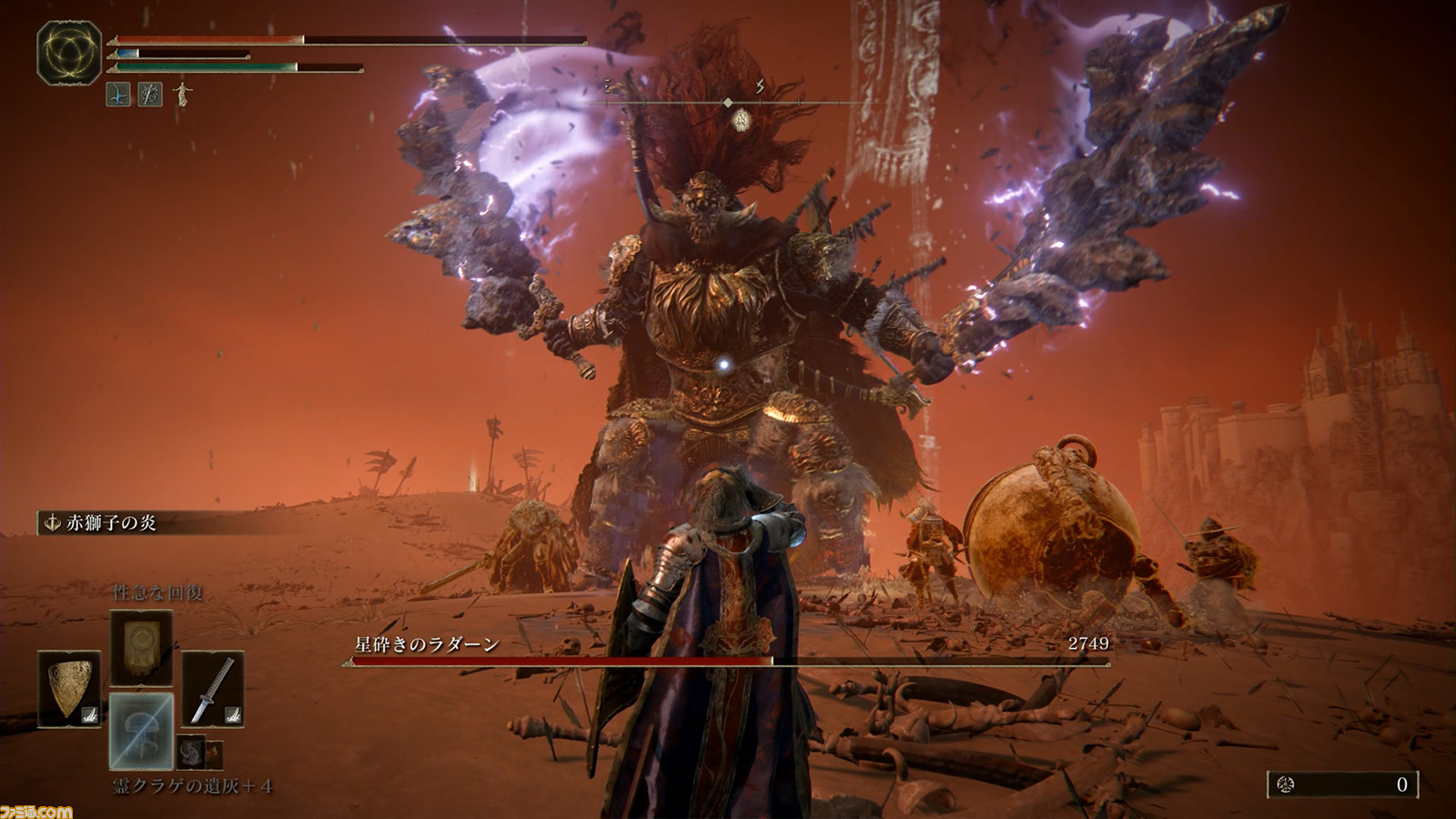Click the Famitsu.com watermark logo
Image resolution: width=1456 pixels, height=819 pixels.
36,810
